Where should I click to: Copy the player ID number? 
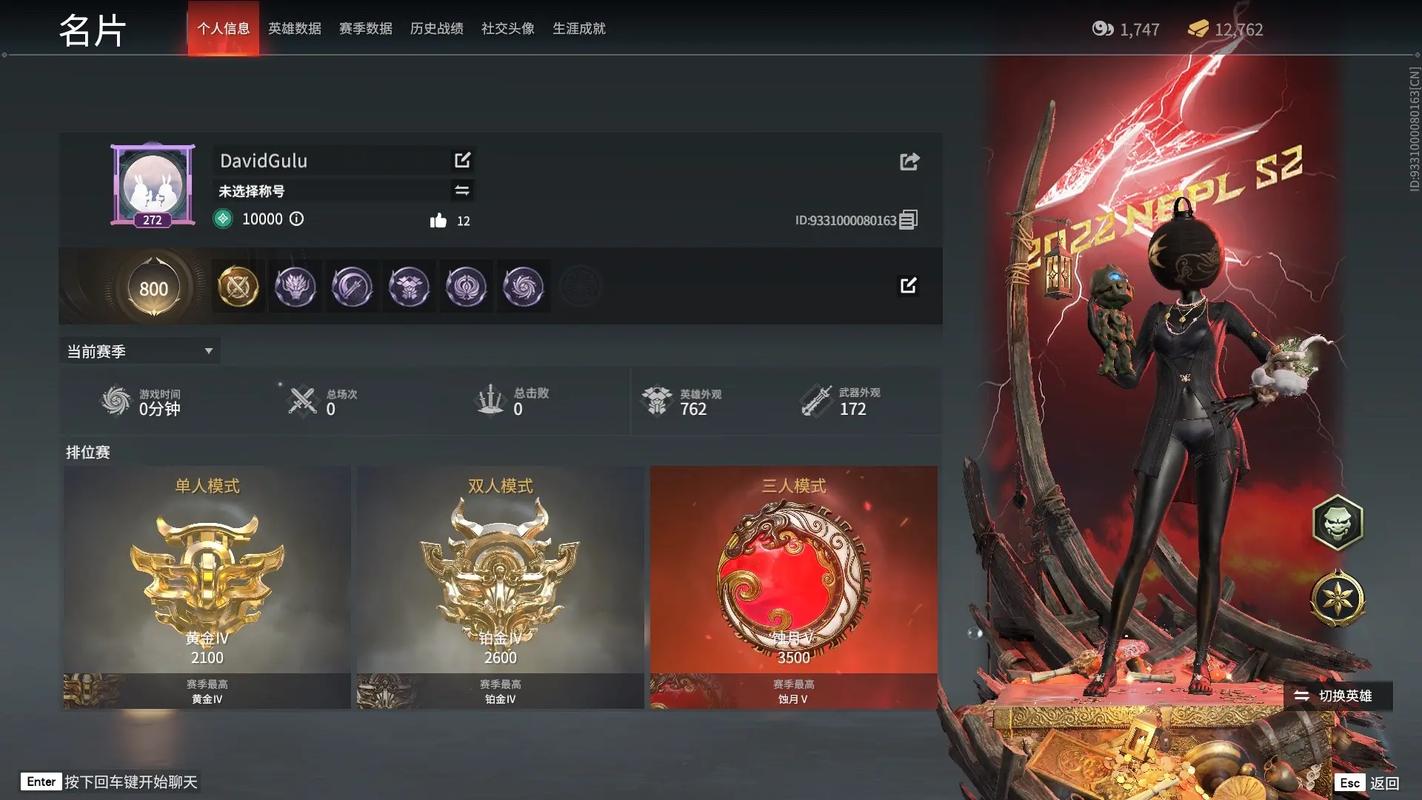908,220
